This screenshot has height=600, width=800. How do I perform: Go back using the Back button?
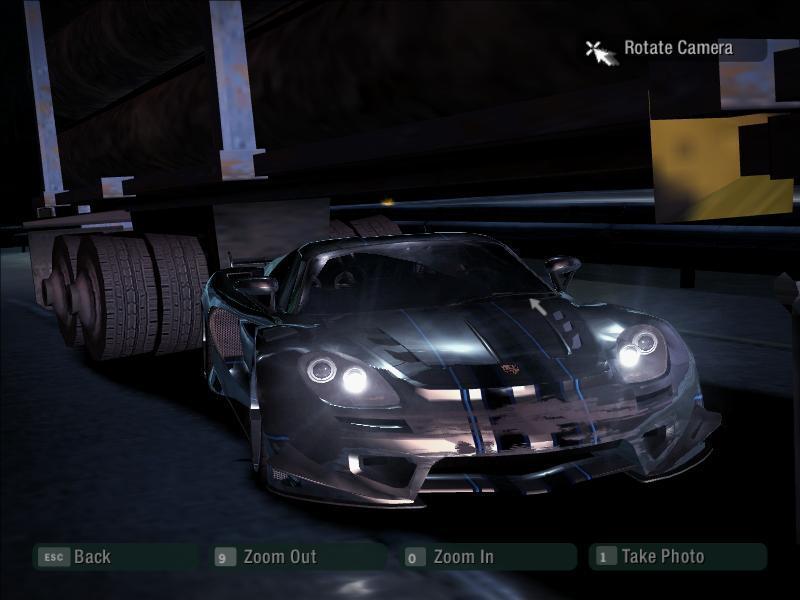tap(91, 557)
